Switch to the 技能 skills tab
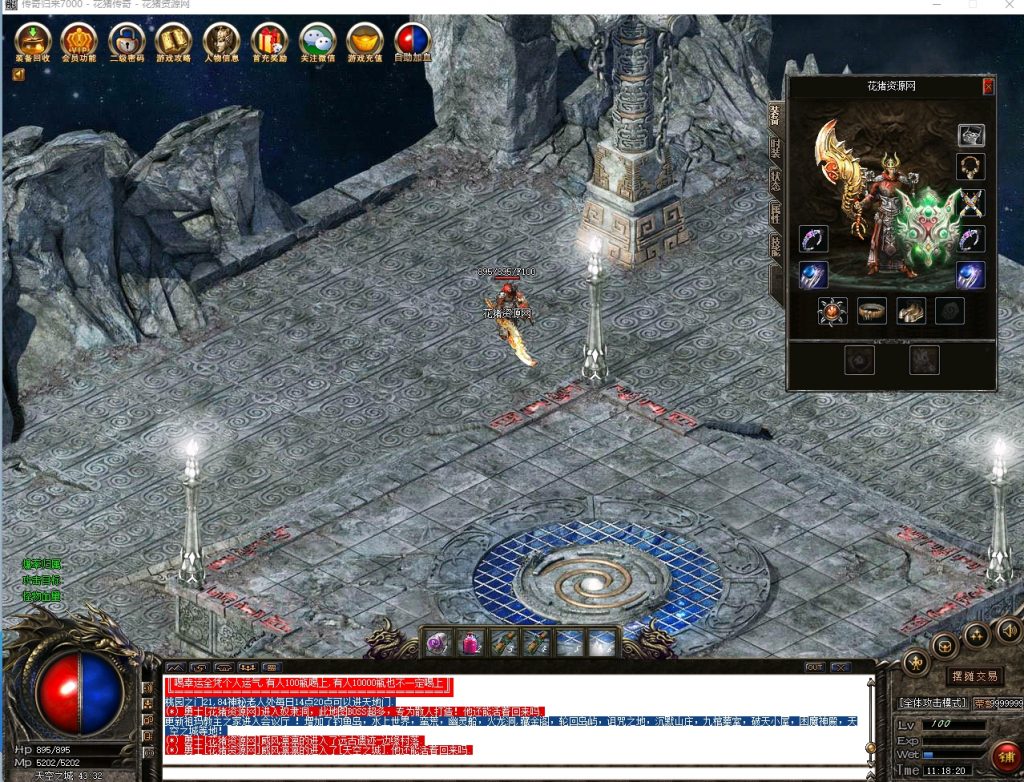Image resolution: width=1024 pixels, height=782 pixels. [x=776, y=246]
